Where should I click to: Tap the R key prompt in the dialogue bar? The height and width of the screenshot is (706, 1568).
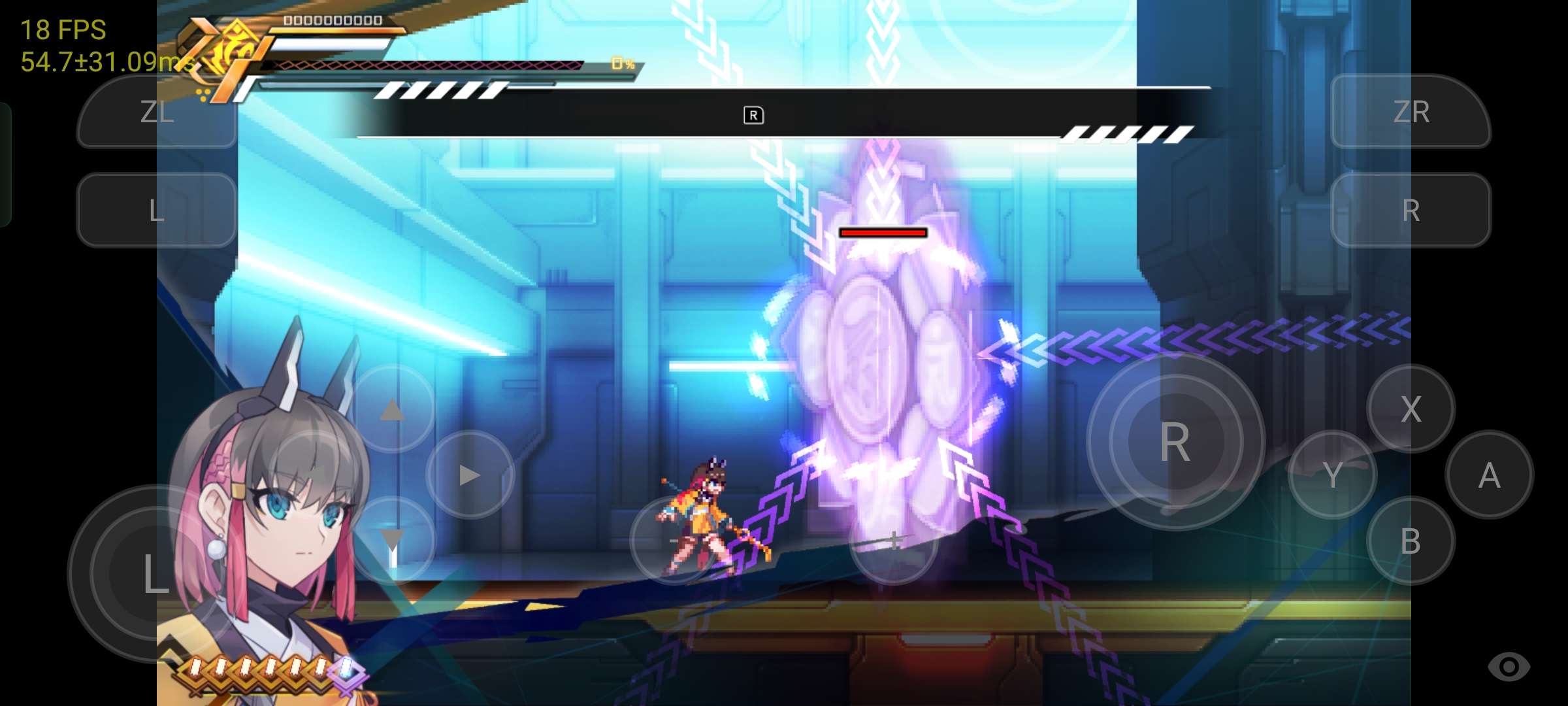[x=755, y=114]
